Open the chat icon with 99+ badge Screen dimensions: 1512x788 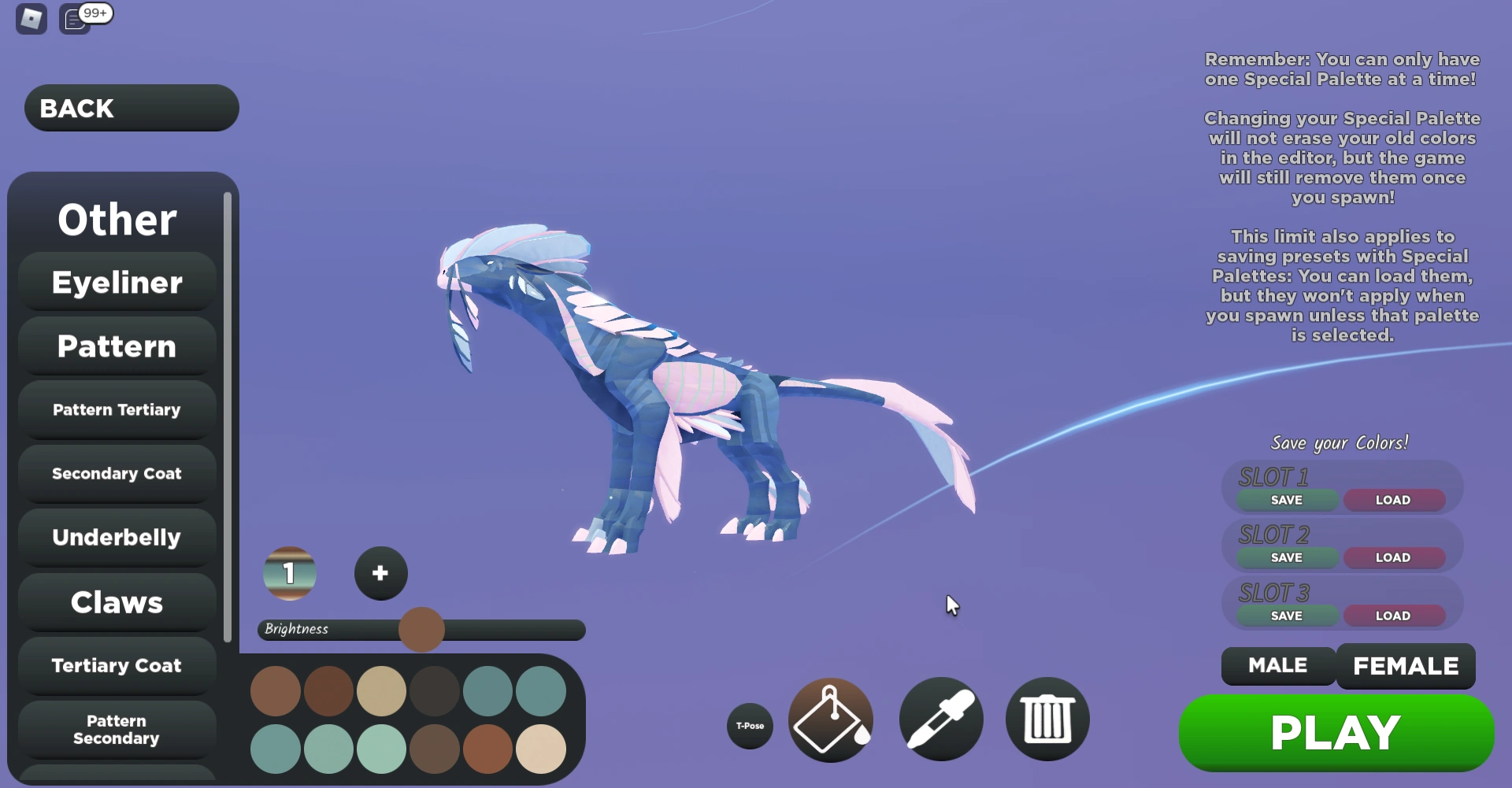pos(74,19)
